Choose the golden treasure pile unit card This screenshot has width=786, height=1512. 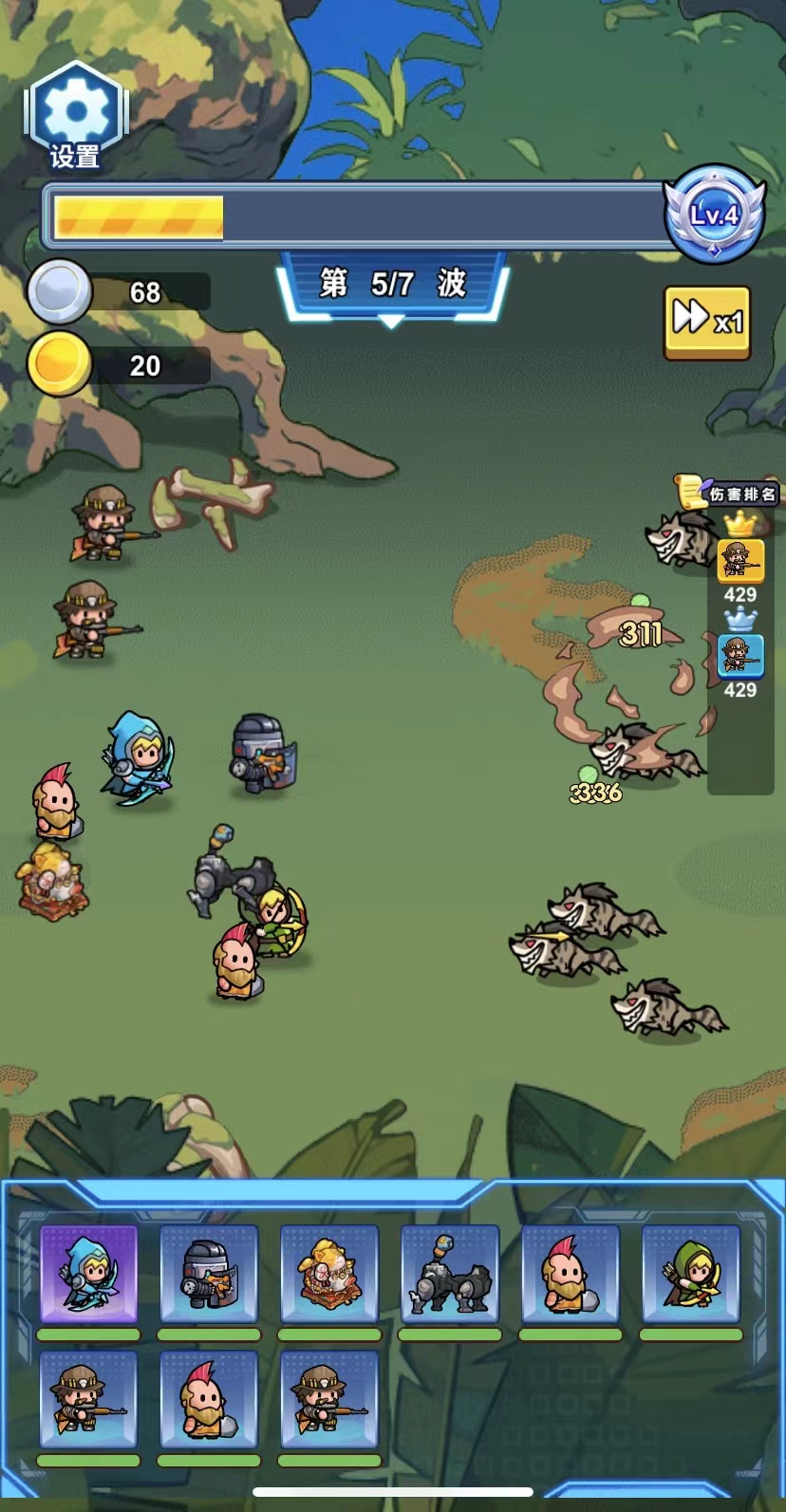[x=329, y=1273]
